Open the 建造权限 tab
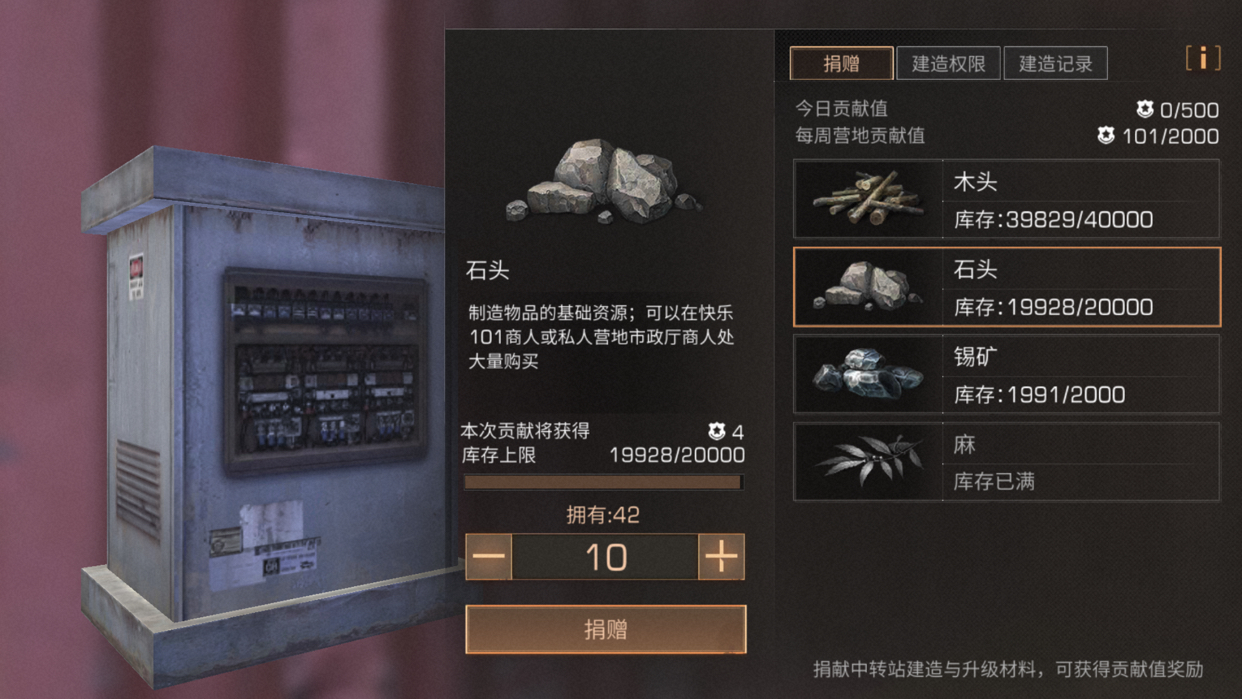 [x=948, y=64]
